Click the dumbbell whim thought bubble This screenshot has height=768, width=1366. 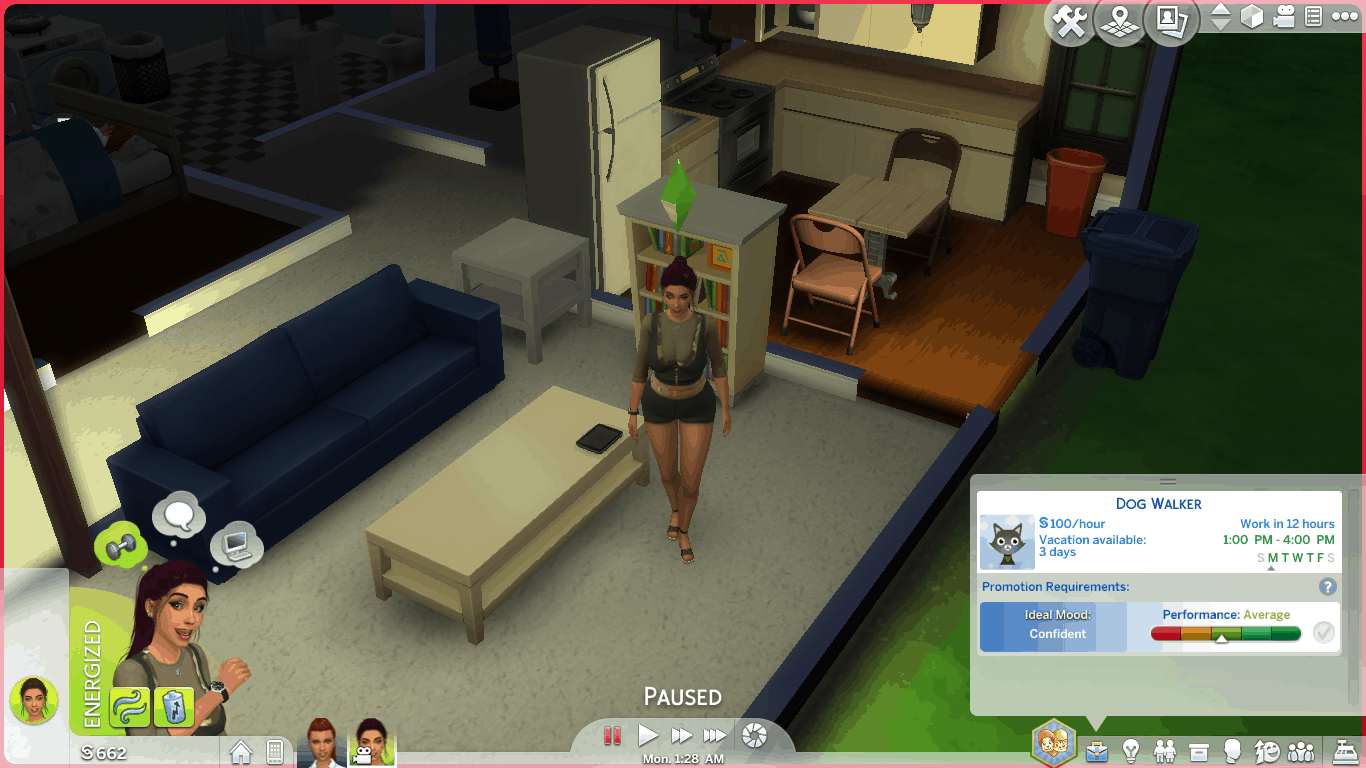[122, 546]
